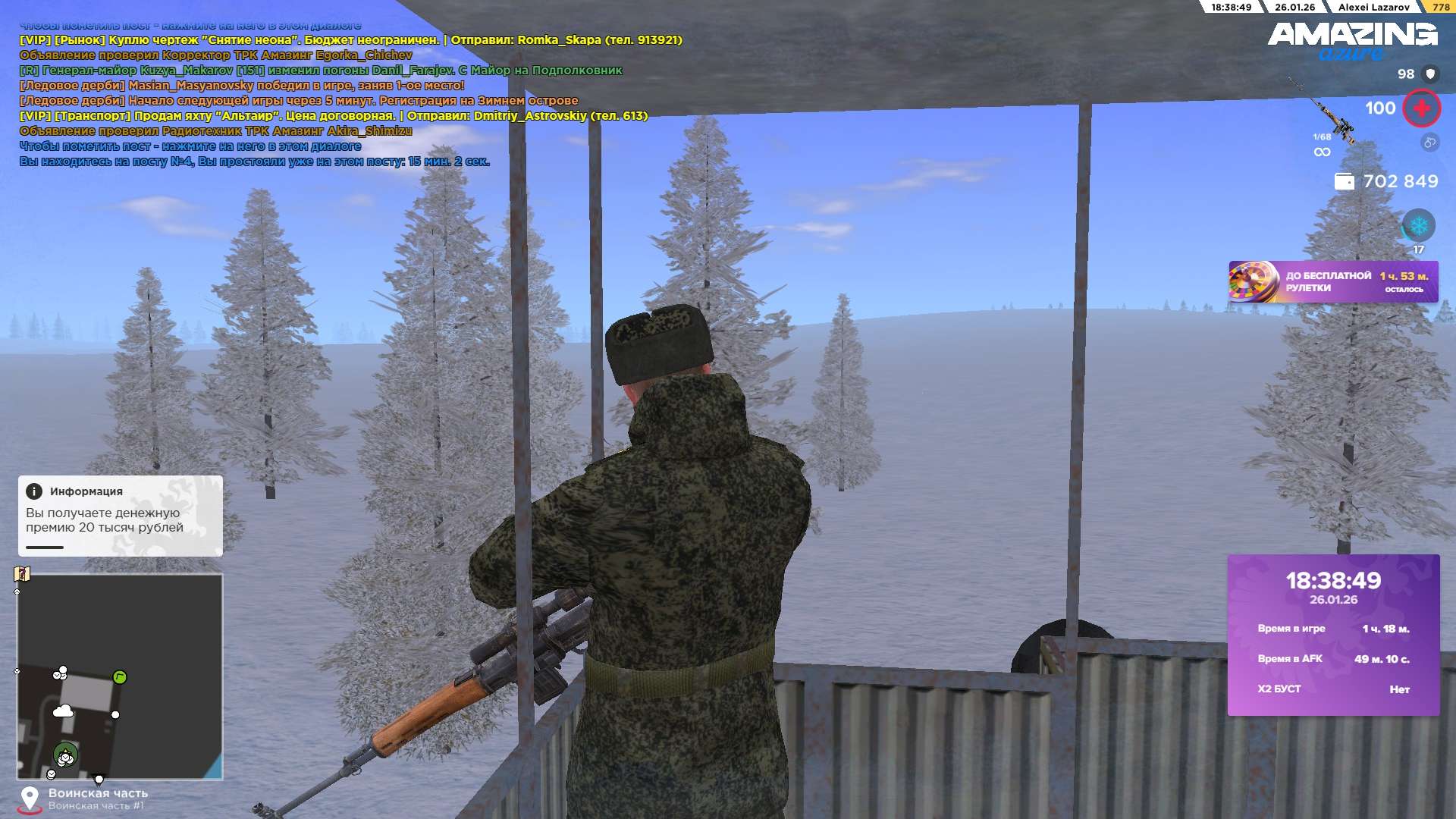Click the purple playtime statistics panel
The height and width of the screenshot is (819, 1456).
(1333, 635)
